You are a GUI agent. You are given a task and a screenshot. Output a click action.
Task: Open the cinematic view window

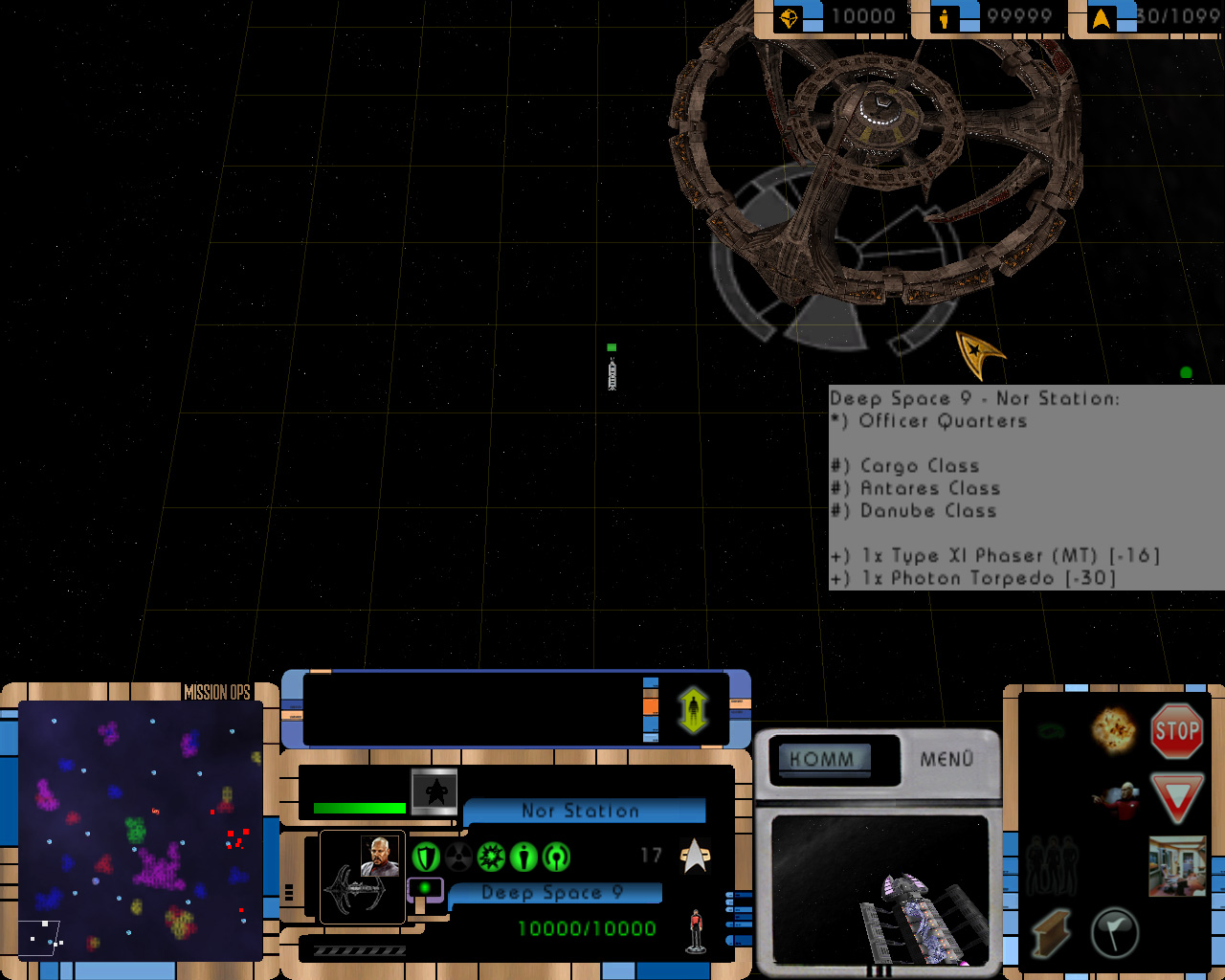(x=880, y=890)
